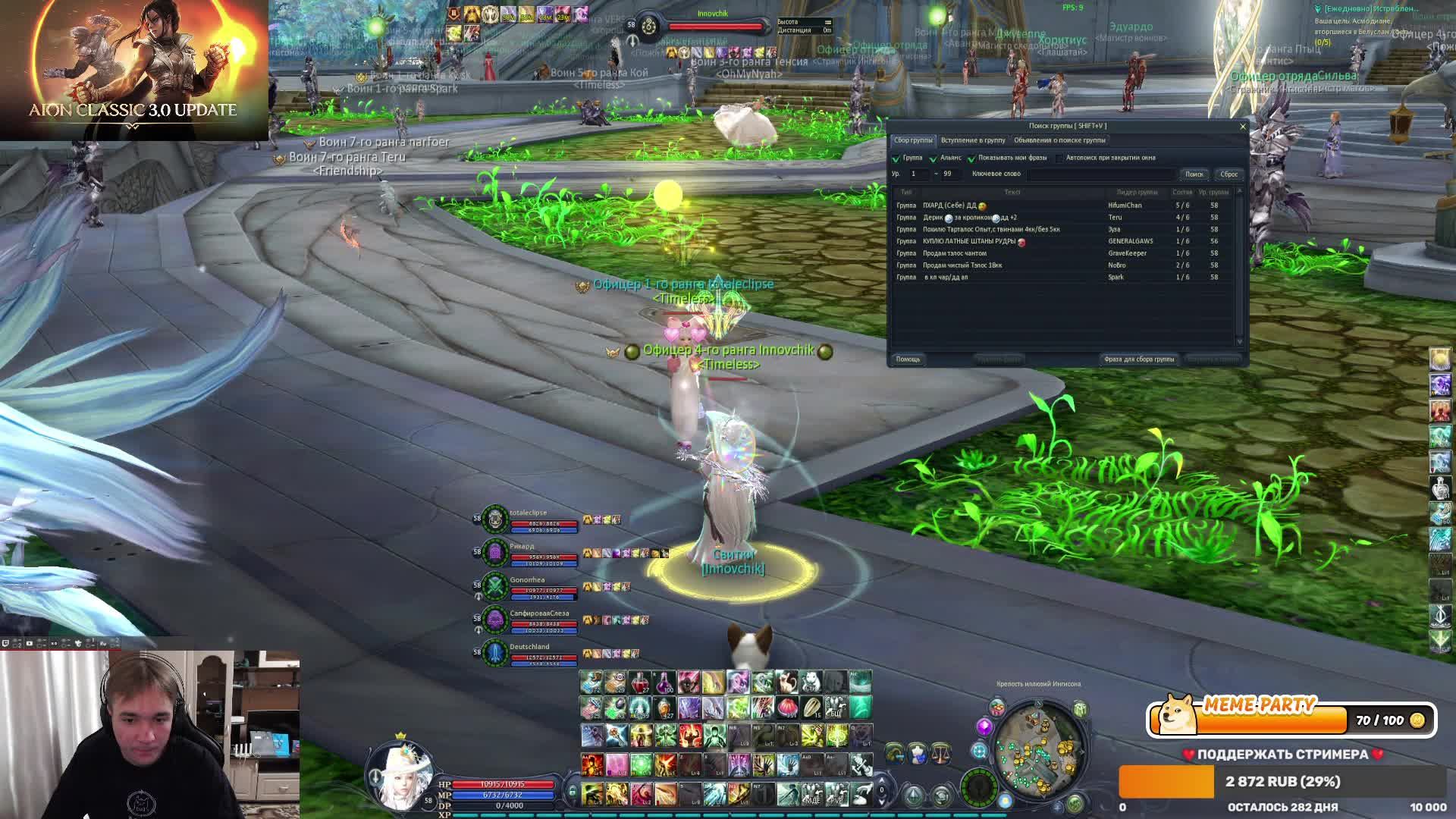Switch to the Вступление в группу tab
The image size is (1456, 819).
coord(972,140)
